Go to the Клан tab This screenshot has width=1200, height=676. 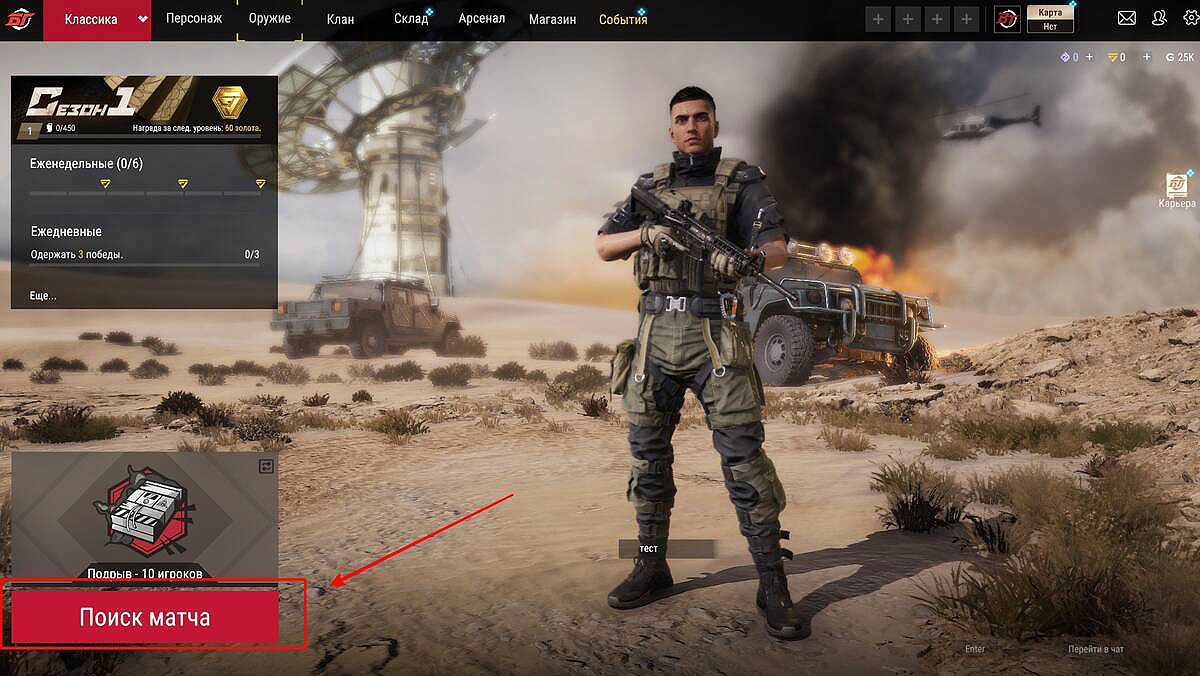[x=340, y=19]
